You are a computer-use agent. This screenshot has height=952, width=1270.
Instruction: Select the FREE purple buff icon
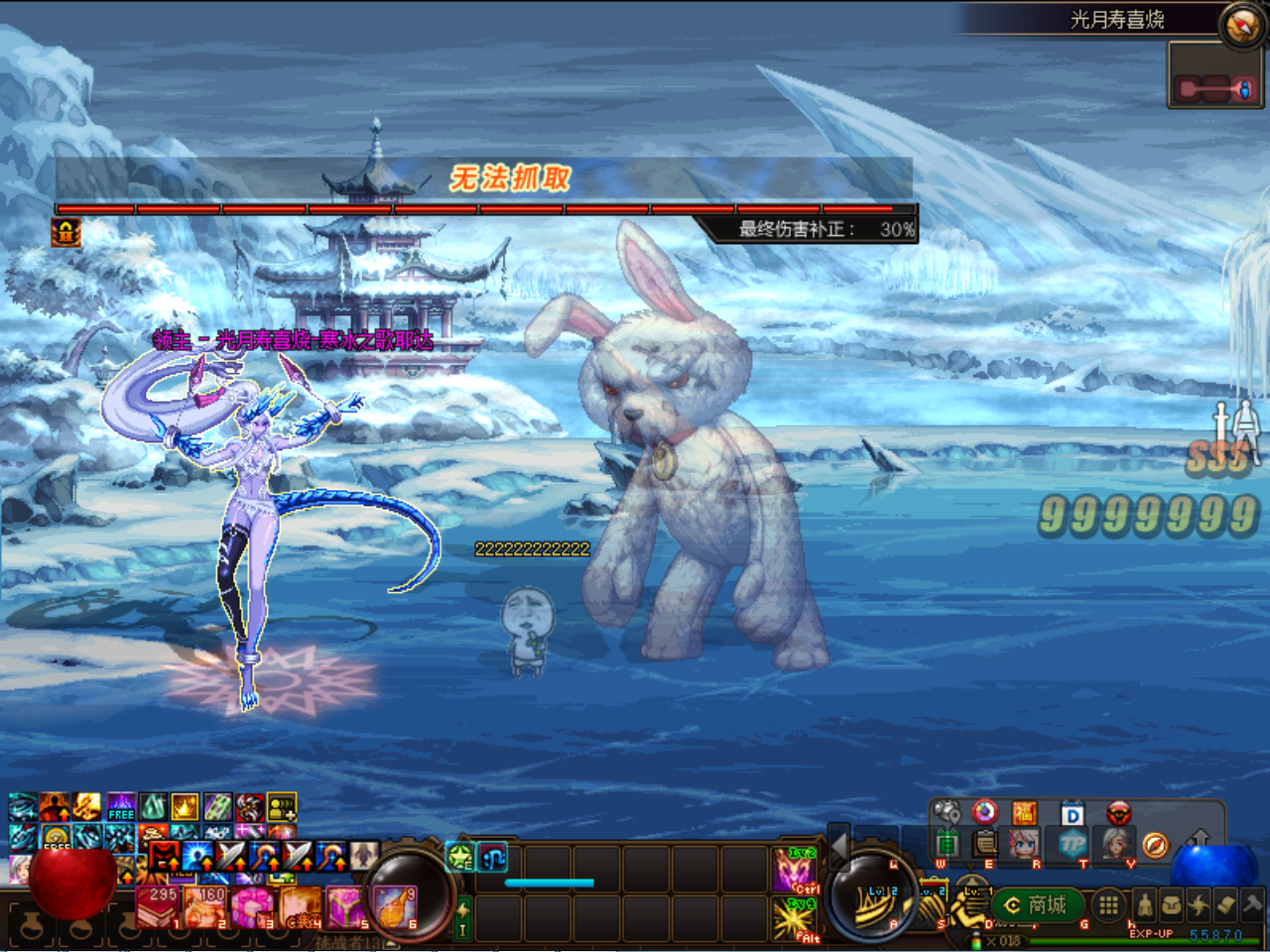(x=121, y=806)
